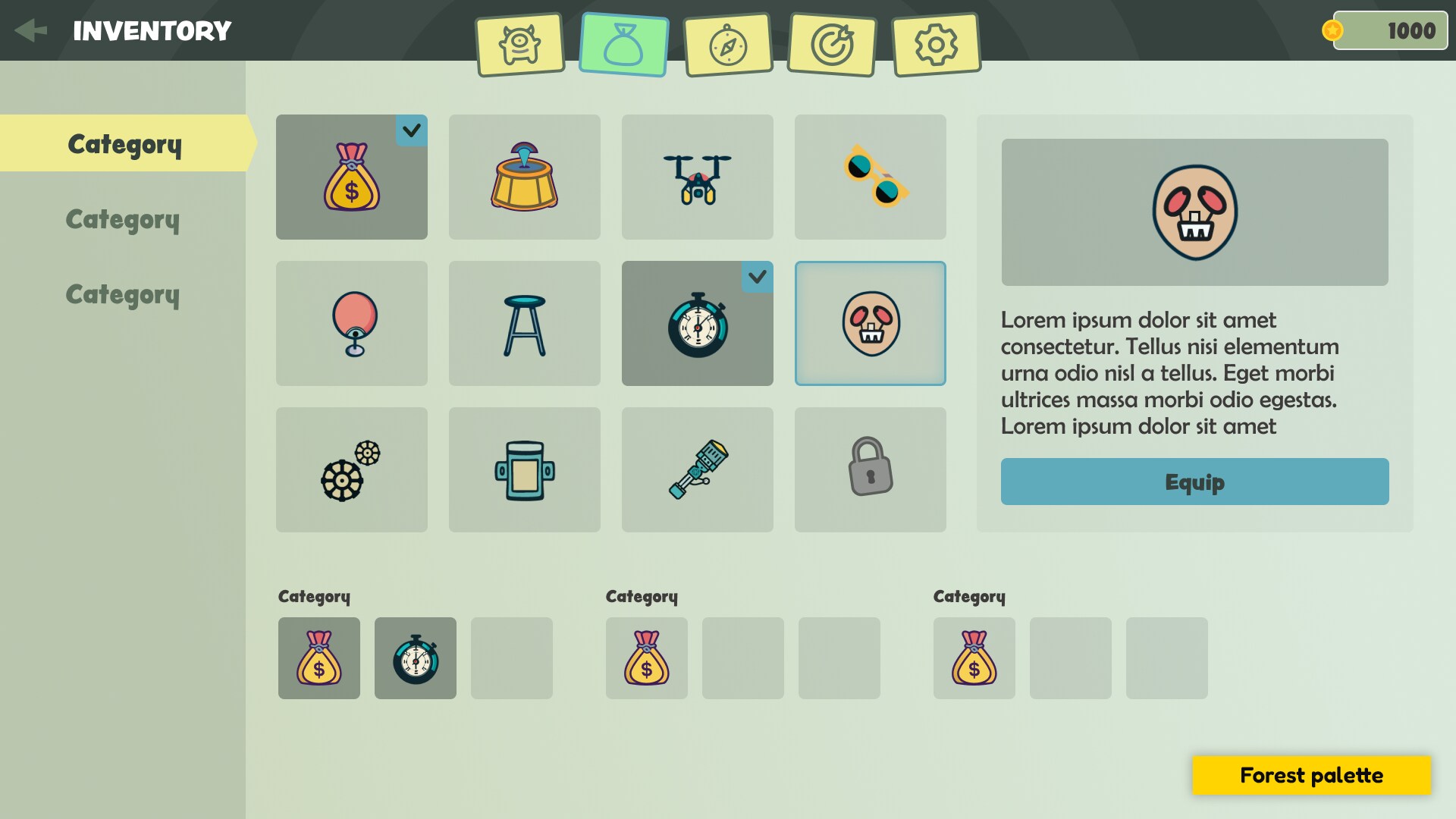Click the locked inventory slot
Image resolution: width=1456 pixels, height=819 pixels.
(870, 469)
